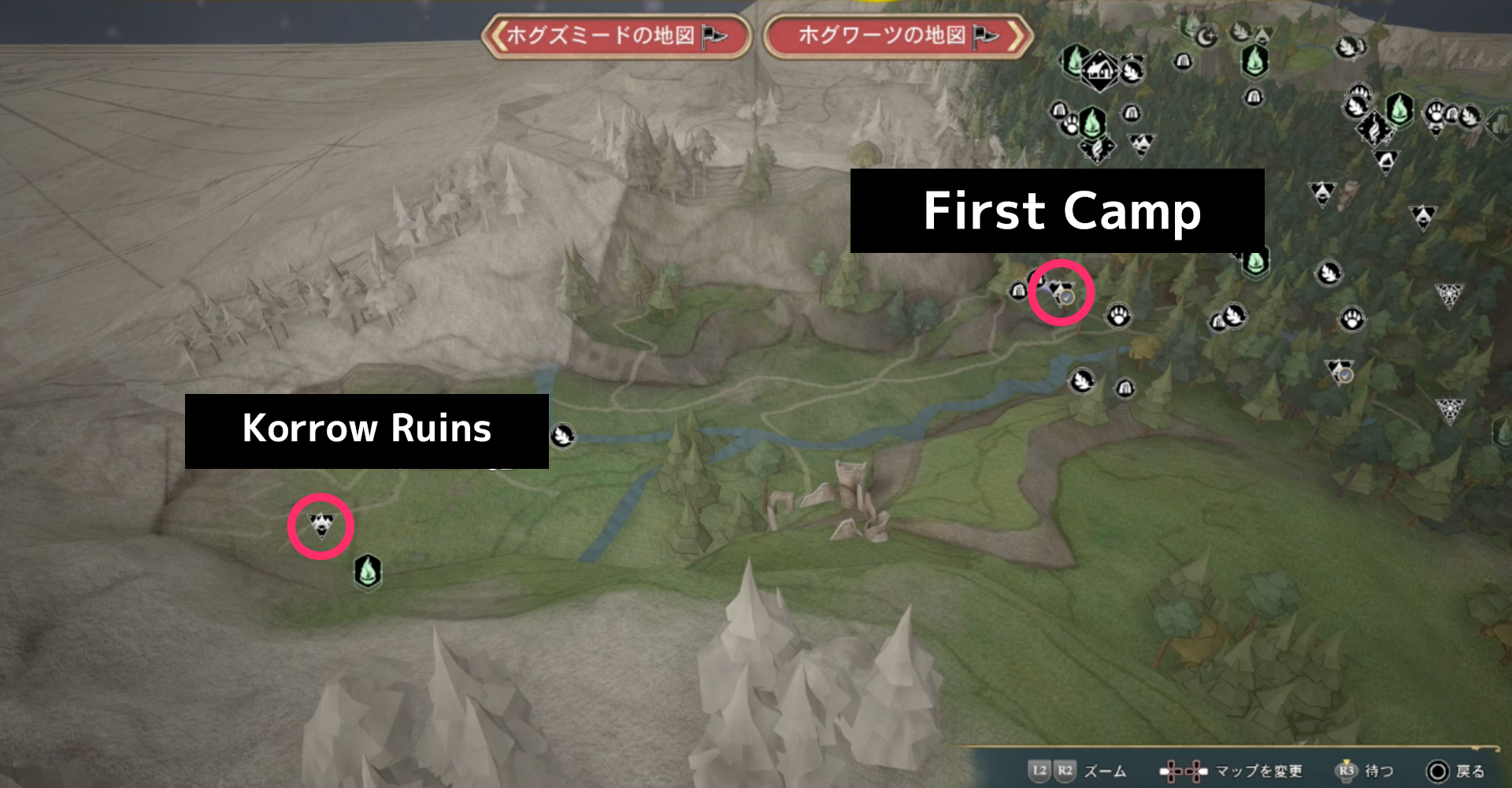
Task: Click the left chevron on the Hogsmeade banner
Action: (498, 35)
